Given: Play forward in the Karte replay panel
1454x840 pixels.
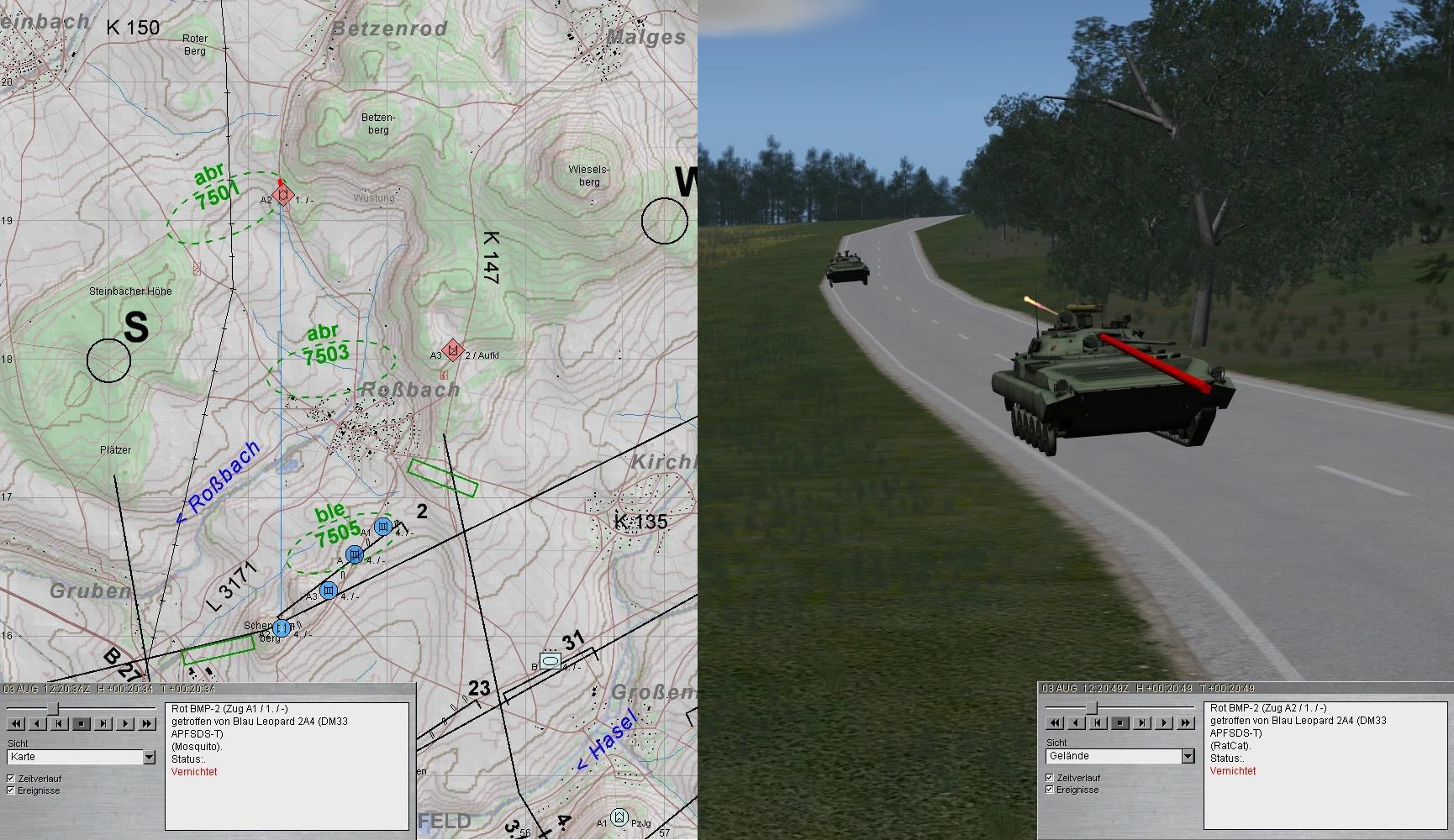Looking at the screenshot, I should (x=125, y=723).
